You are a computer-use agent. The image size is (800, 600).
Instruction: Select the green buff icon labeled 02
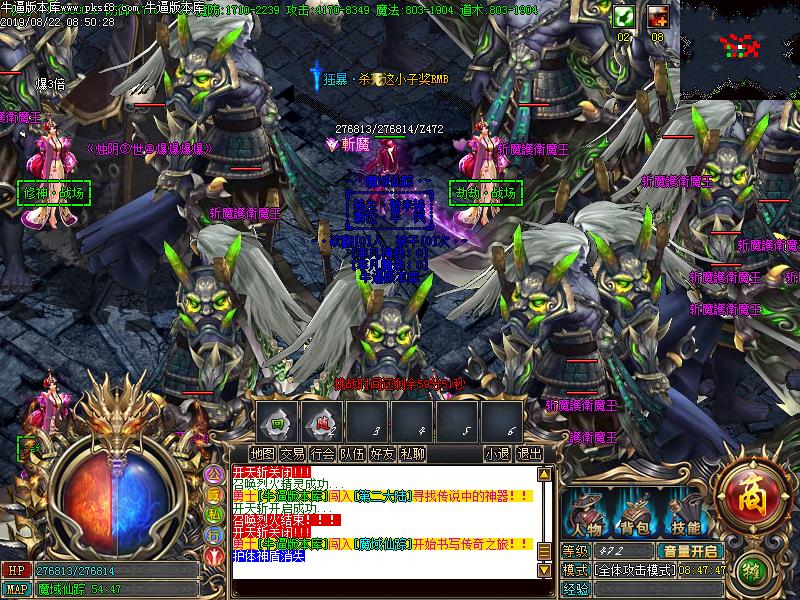tap(624, 16)
